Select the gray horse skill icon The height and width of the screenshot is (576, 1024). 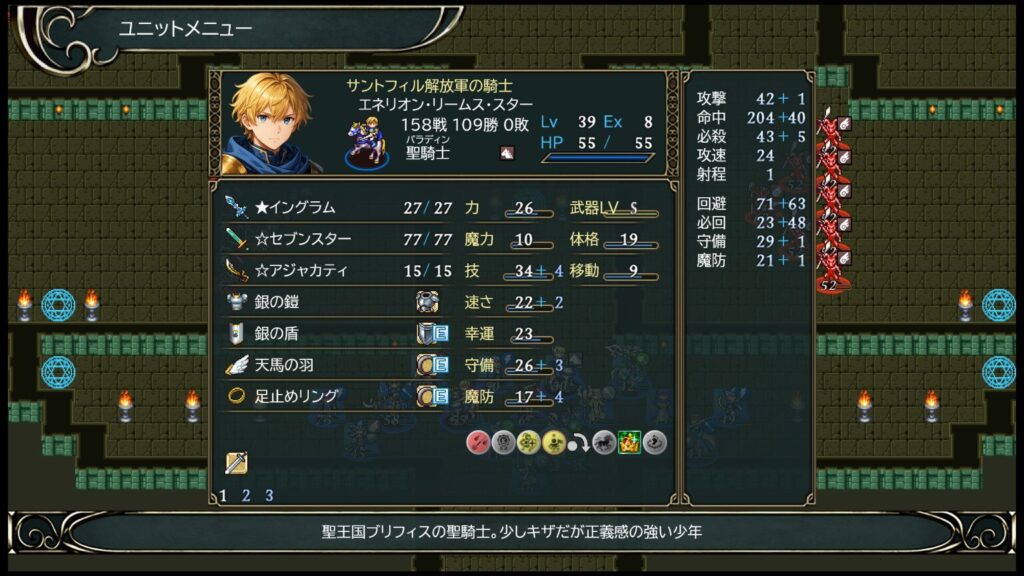click(604, 442)
